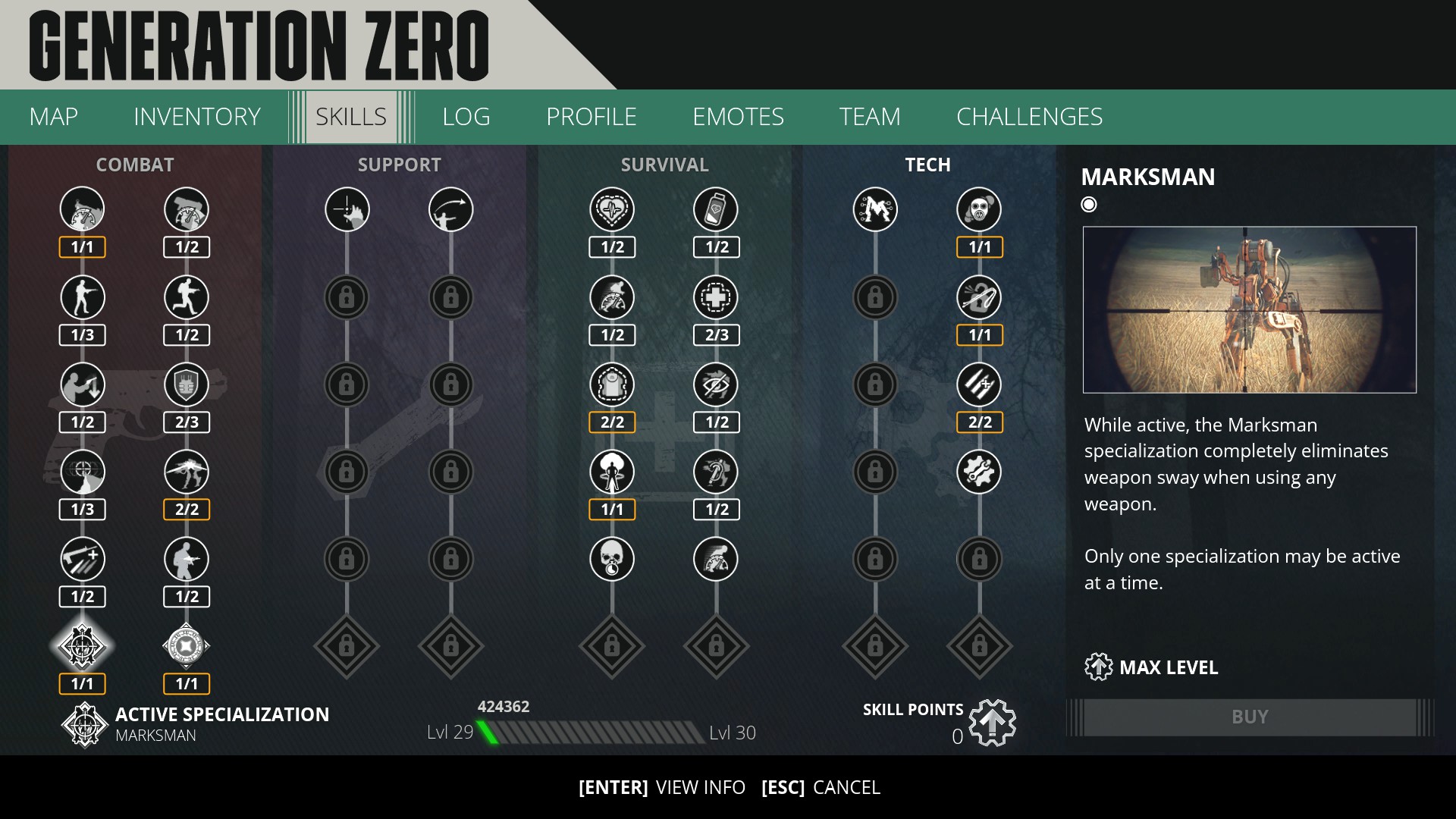Image resolution: width=1456 pixels, height=819 pixels.
Task: Select the running skill icon in Combat tree
Action: click(186, 297)
